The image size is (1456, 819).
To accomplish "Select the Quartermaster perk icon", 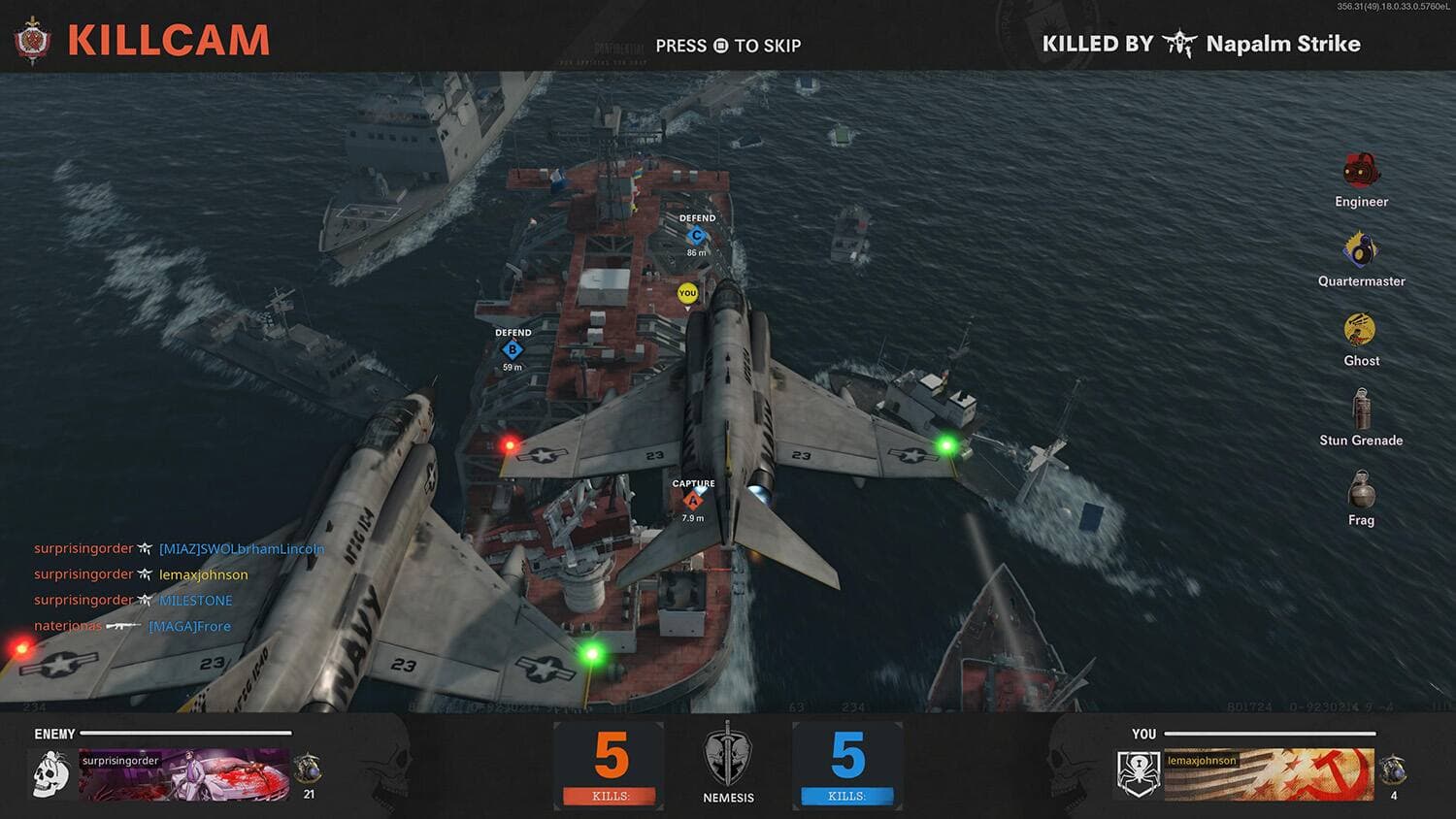I will (x=1361, y=249).
